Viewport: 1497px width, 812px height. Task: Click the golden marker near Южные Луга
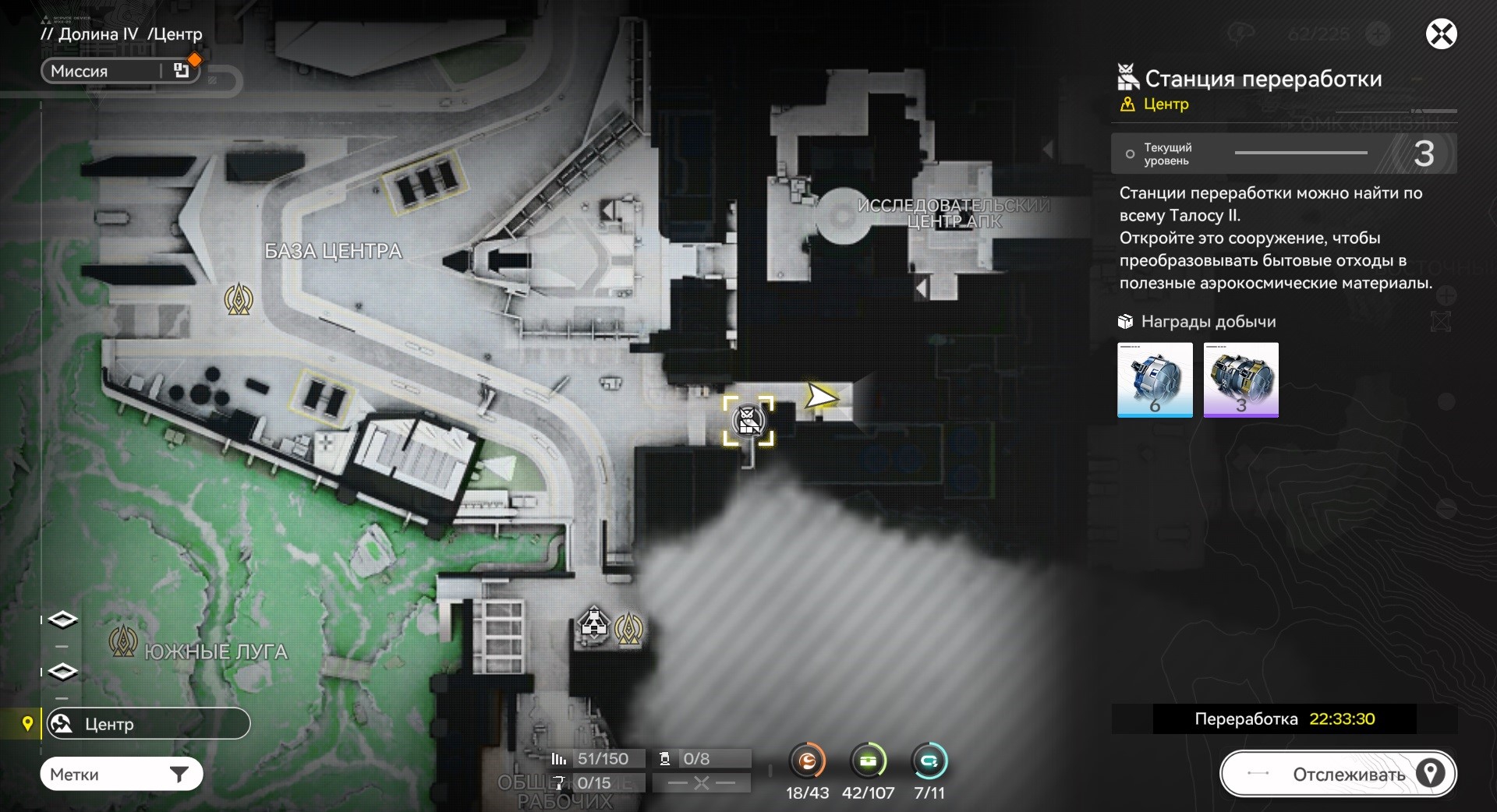pos(123,641)
